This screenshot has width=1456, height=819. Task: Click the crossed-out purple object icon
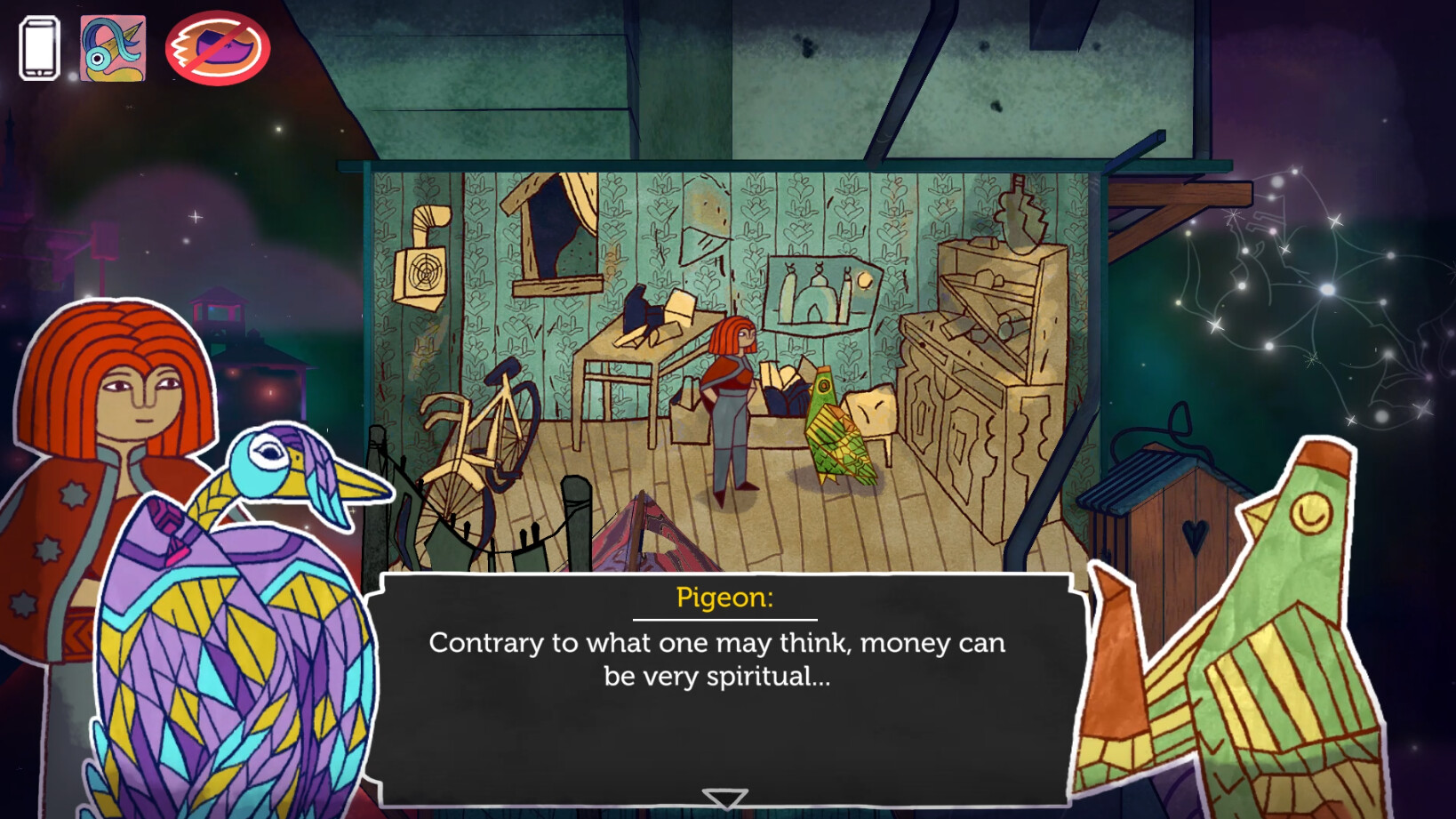click(x=218, y=49)
